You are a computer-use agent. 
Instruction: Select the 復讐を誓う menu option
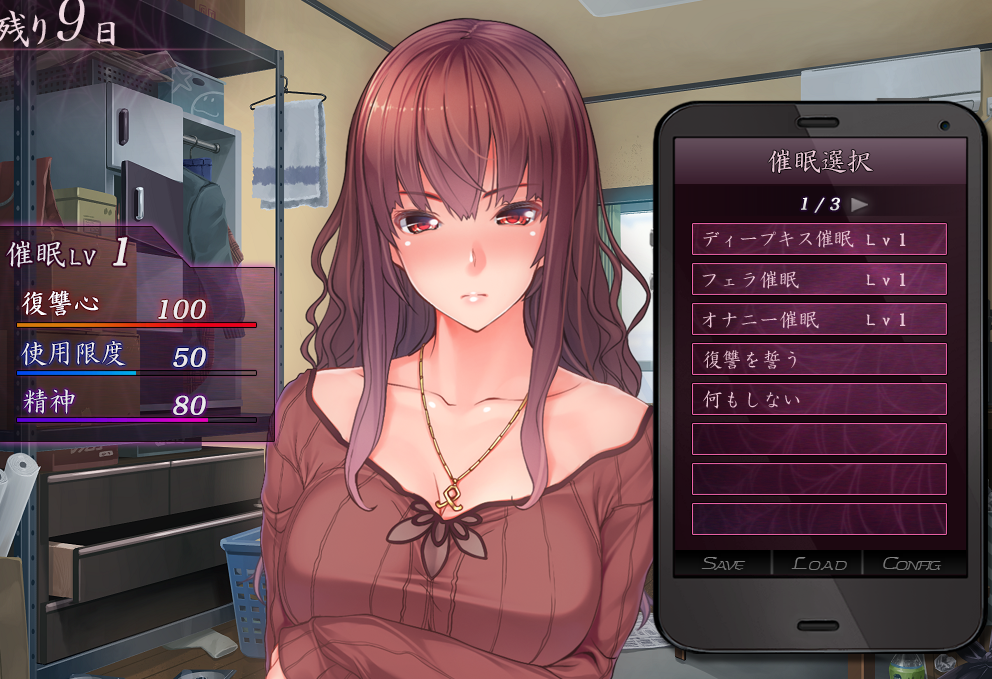click(x=818, y=359)
